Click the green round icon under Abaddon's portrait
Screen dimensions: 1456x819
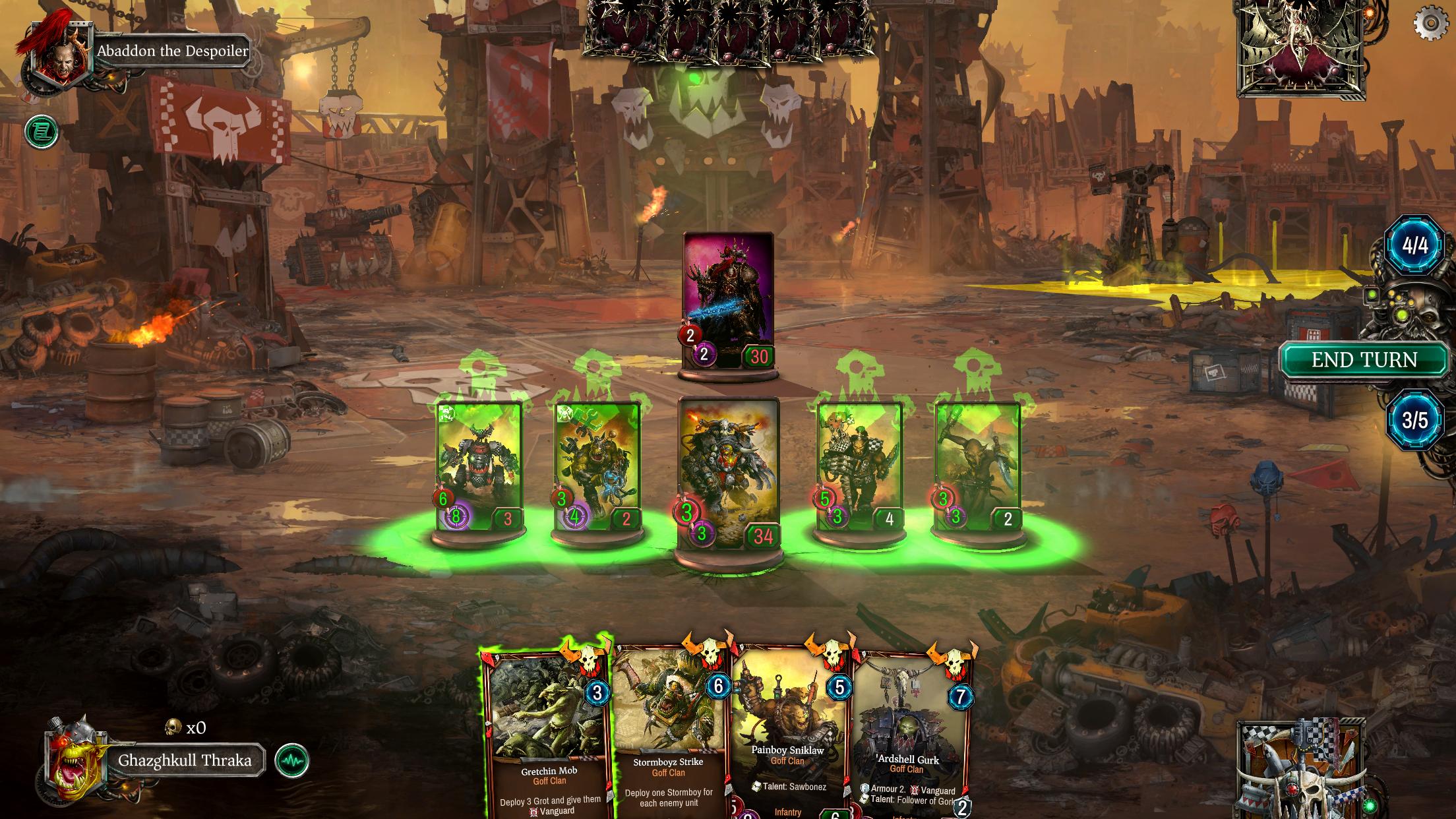(42, 132)
